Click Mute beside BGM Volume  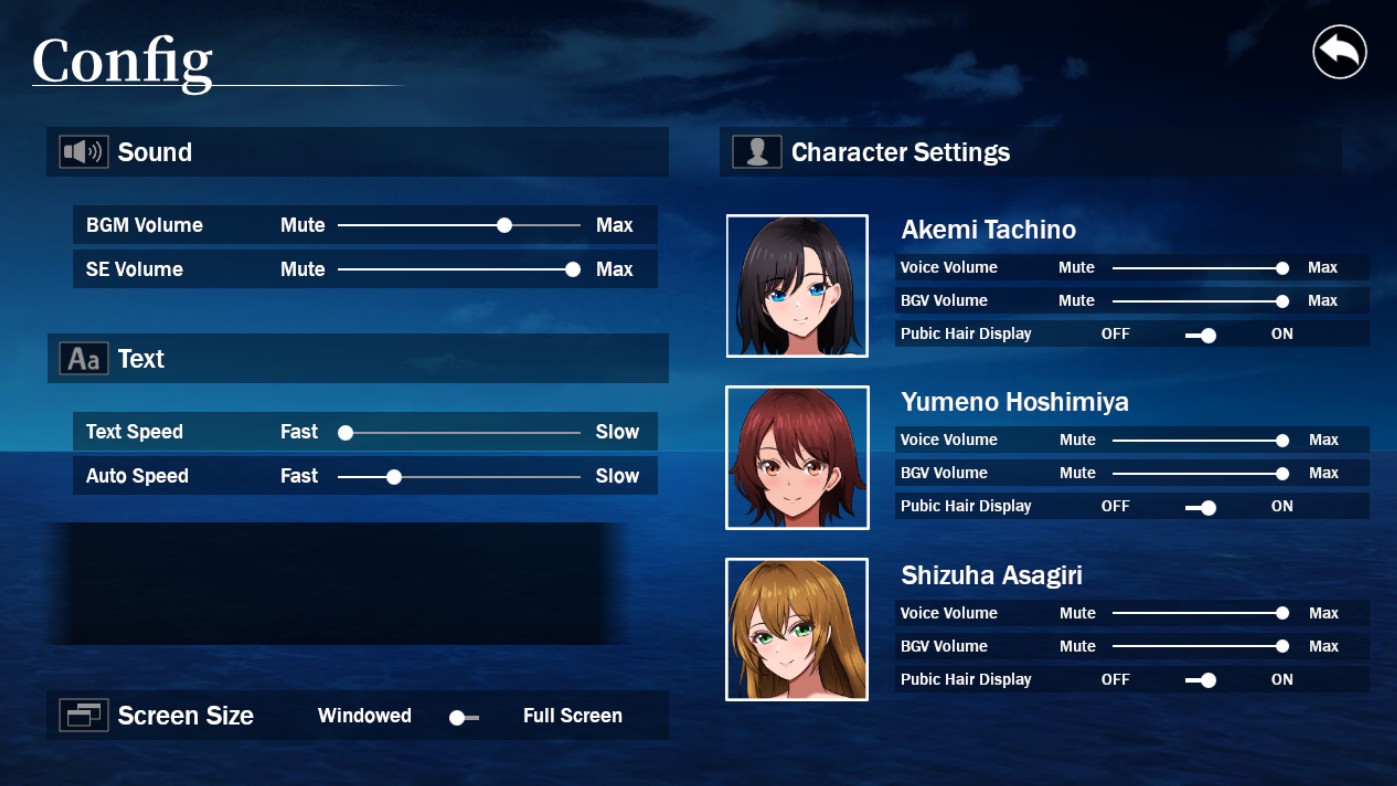click(302, 225)
